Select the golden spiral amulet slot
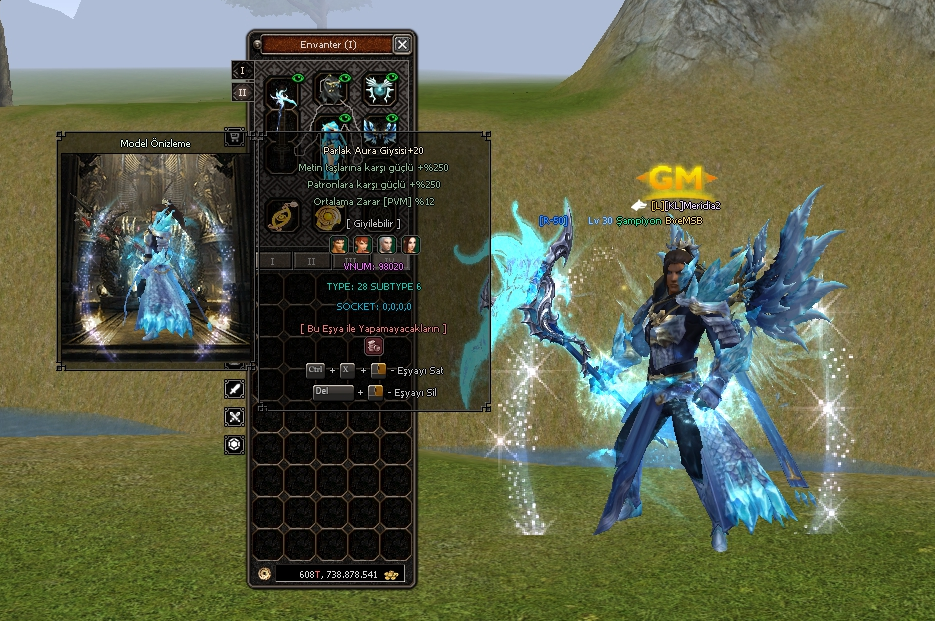The image size is (935, 621). coord(283,216)
